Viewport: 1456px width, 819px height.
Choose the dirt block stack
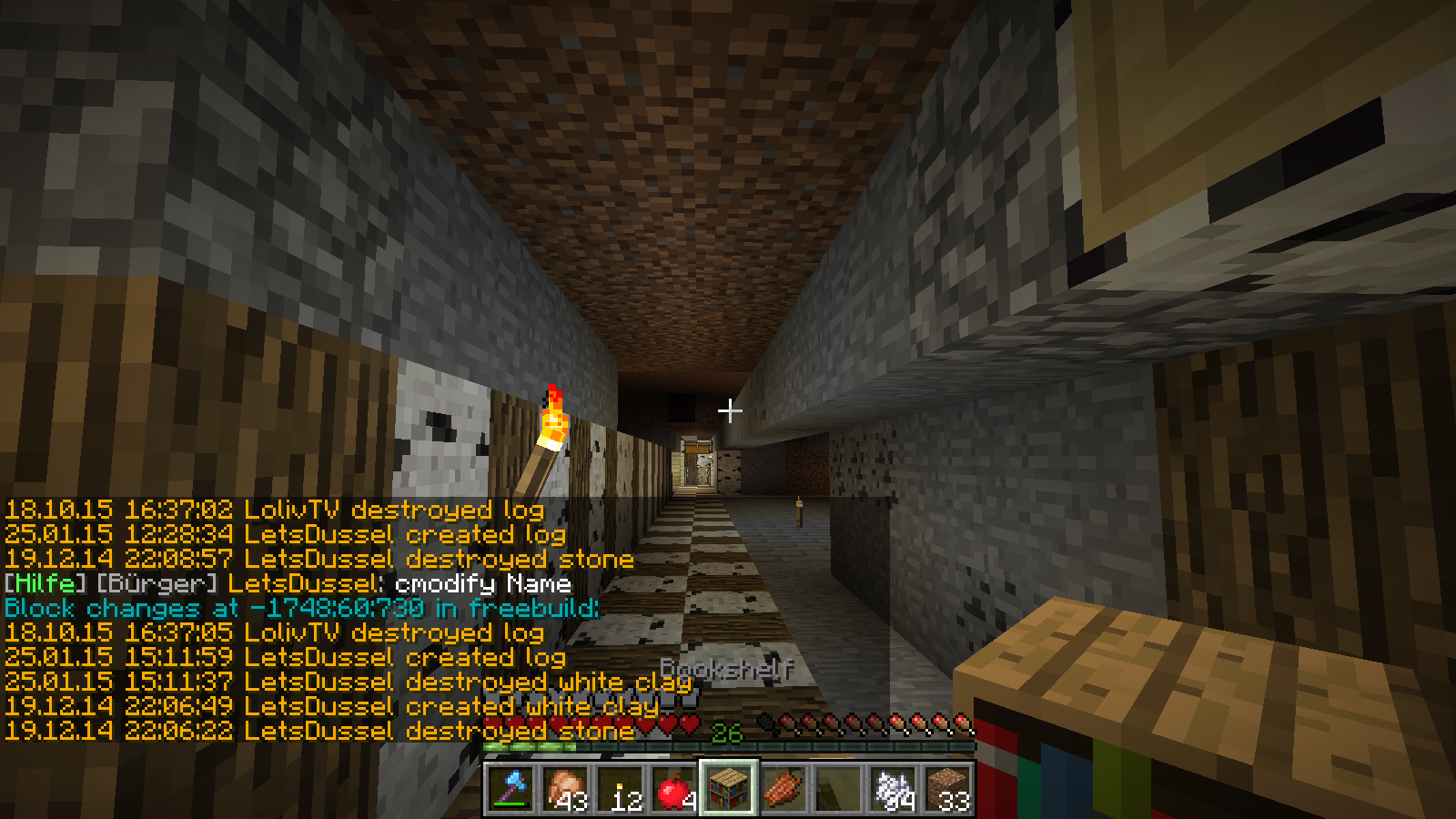(947, 788)
